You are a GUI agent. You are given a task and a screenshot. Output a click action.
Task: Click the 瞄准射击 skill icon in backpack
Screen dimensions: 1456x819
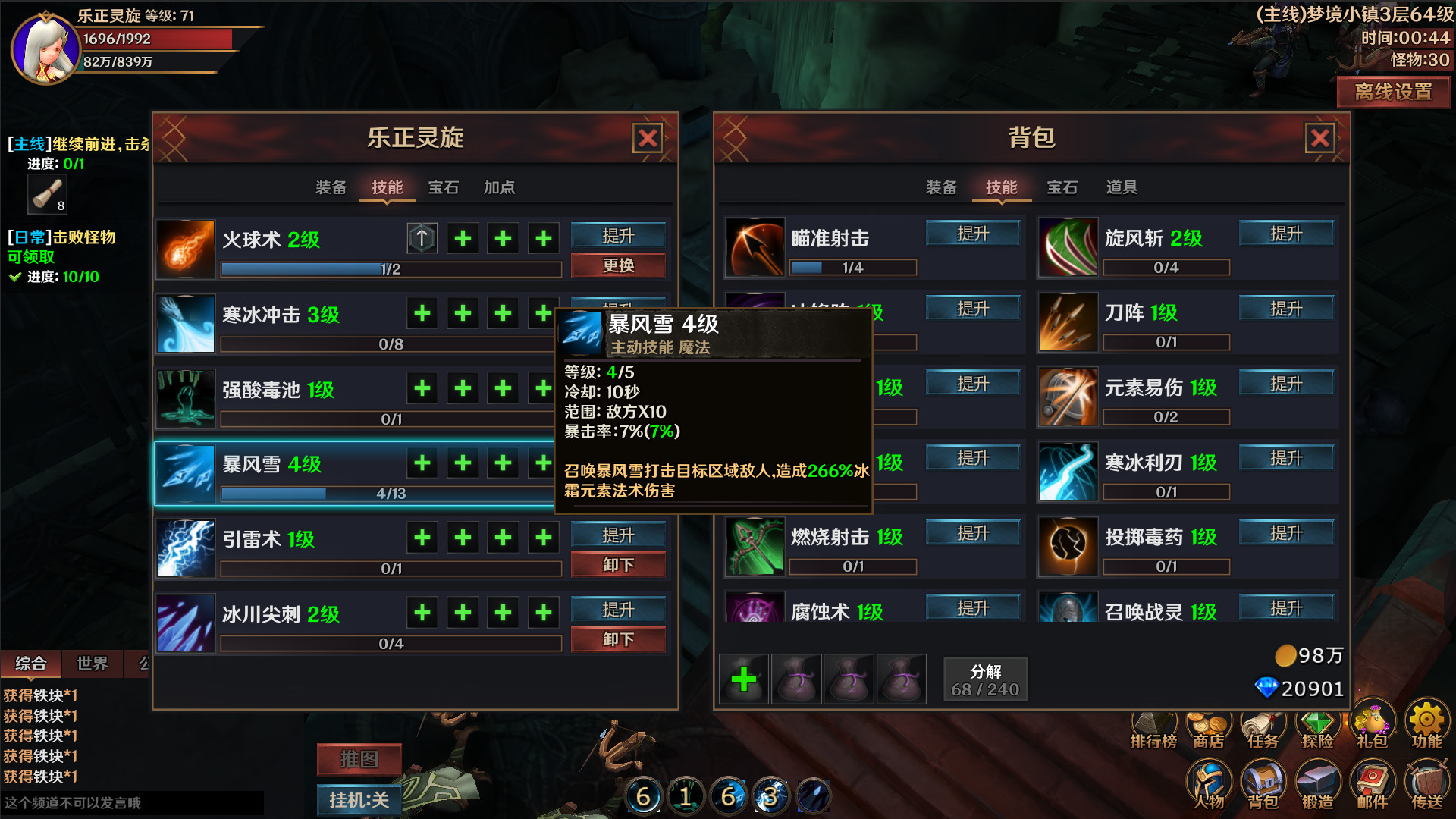pos(755,248)
